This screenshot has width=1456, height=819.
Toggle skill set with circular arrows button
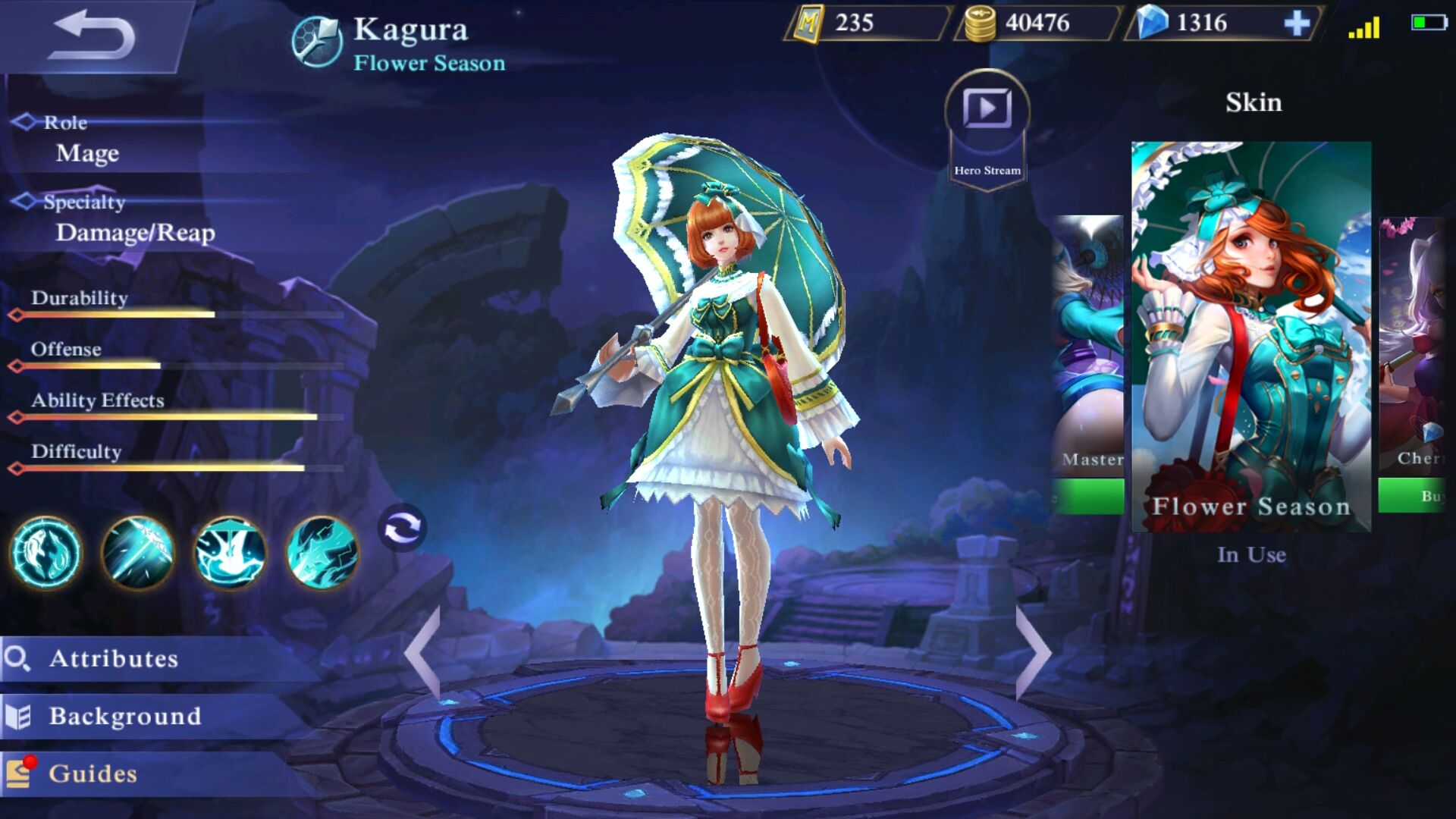pyautogui.click(x=402, y=527)
